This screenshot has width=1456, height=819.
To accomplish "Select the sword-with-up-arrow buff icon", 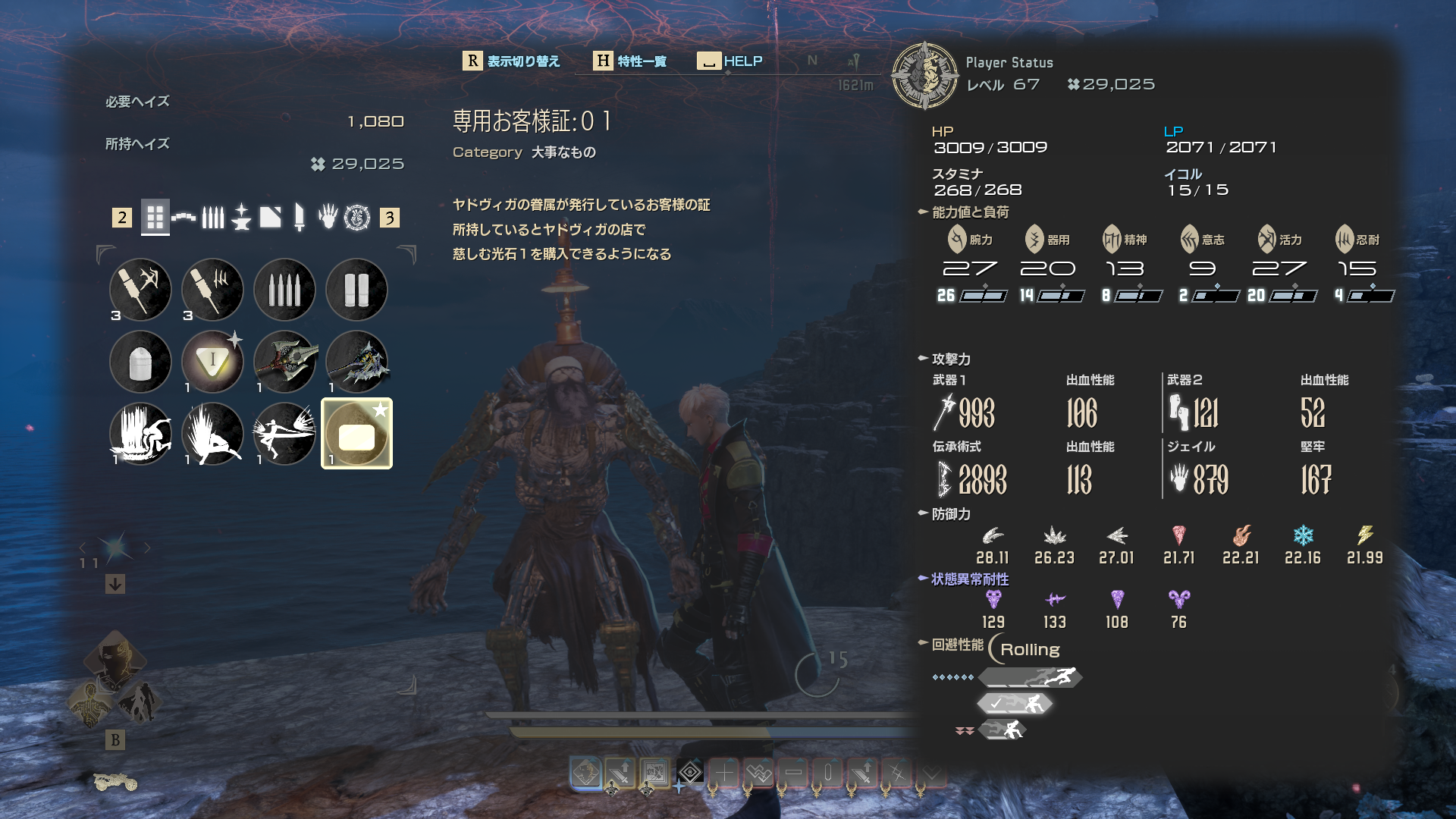I will coord(620,773).
